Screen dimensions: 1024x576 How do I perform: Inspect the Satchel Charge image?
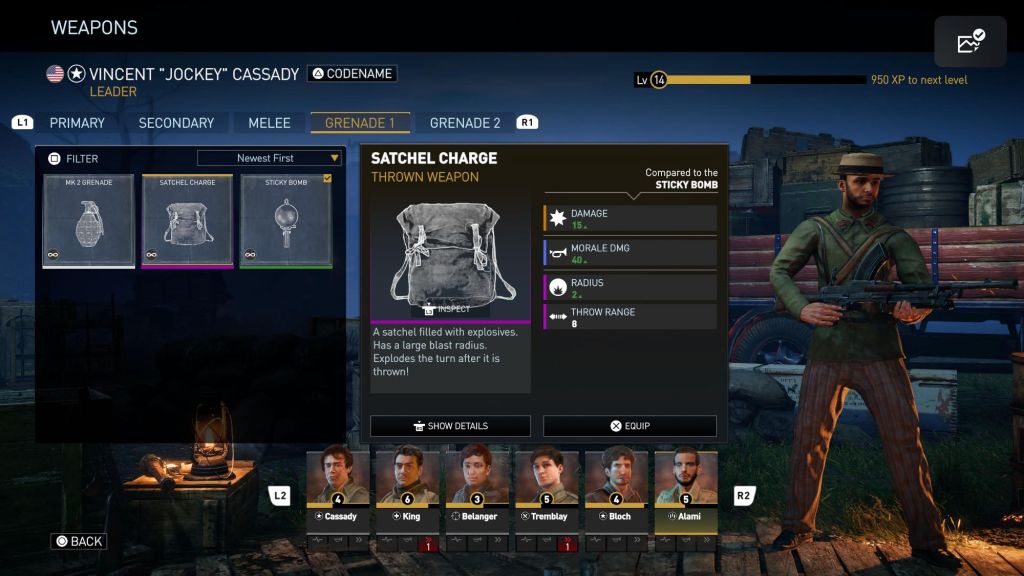point(448,309)
